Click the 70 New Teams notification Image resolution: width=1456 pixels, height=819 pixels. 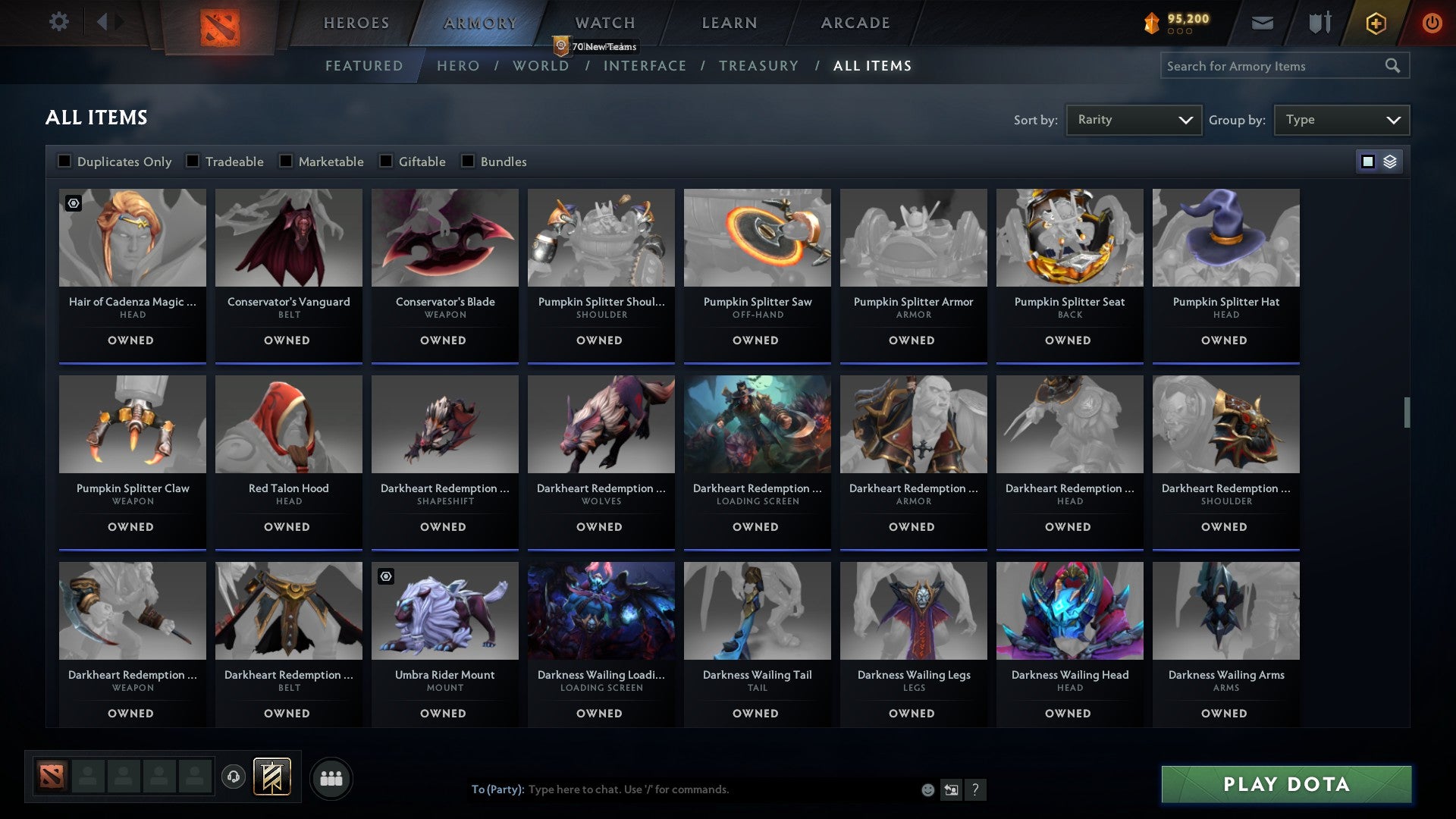pyautogui.click(x=597, y=46)
